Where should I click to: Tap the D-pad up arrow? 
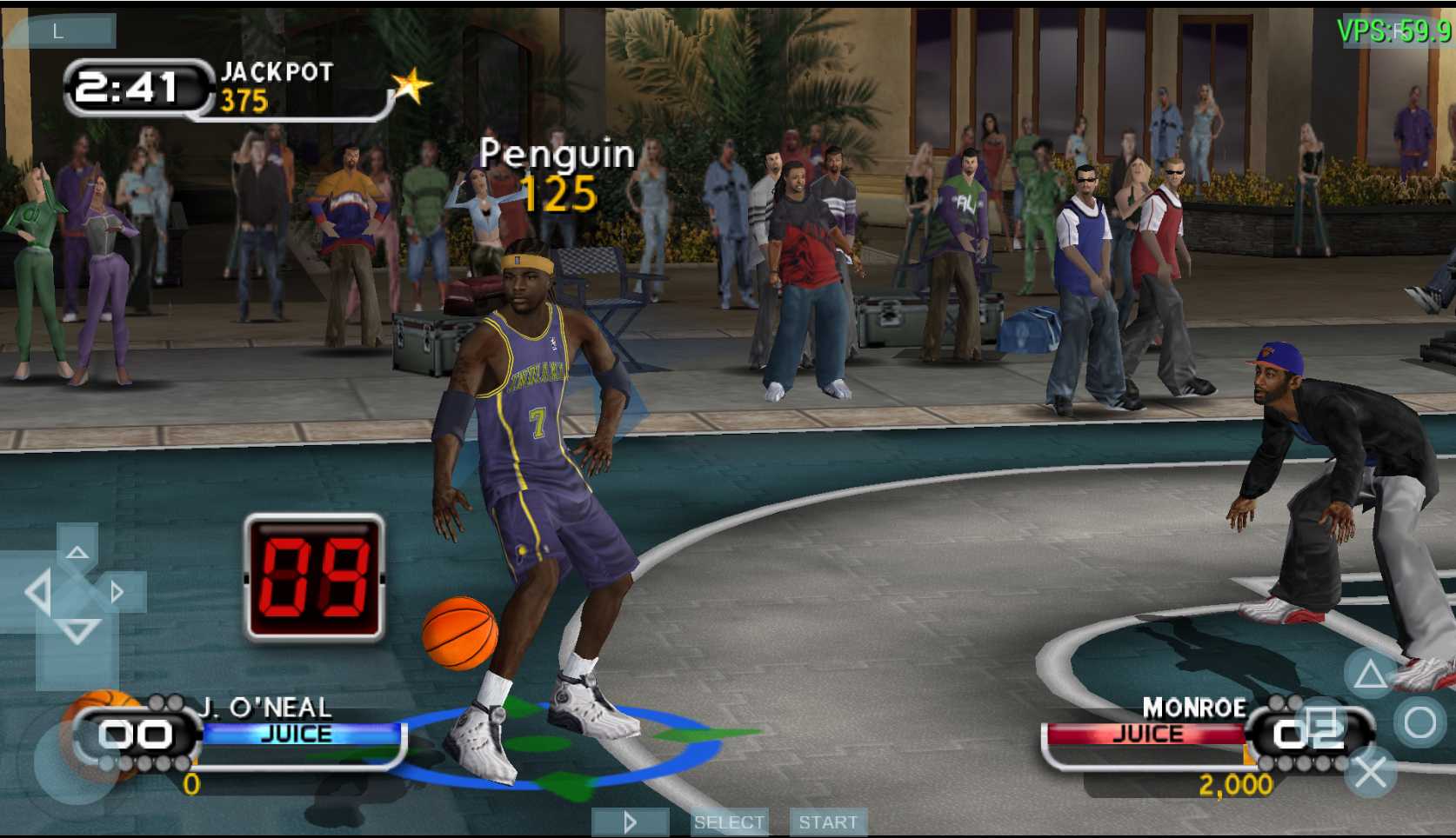click(77, 551)
